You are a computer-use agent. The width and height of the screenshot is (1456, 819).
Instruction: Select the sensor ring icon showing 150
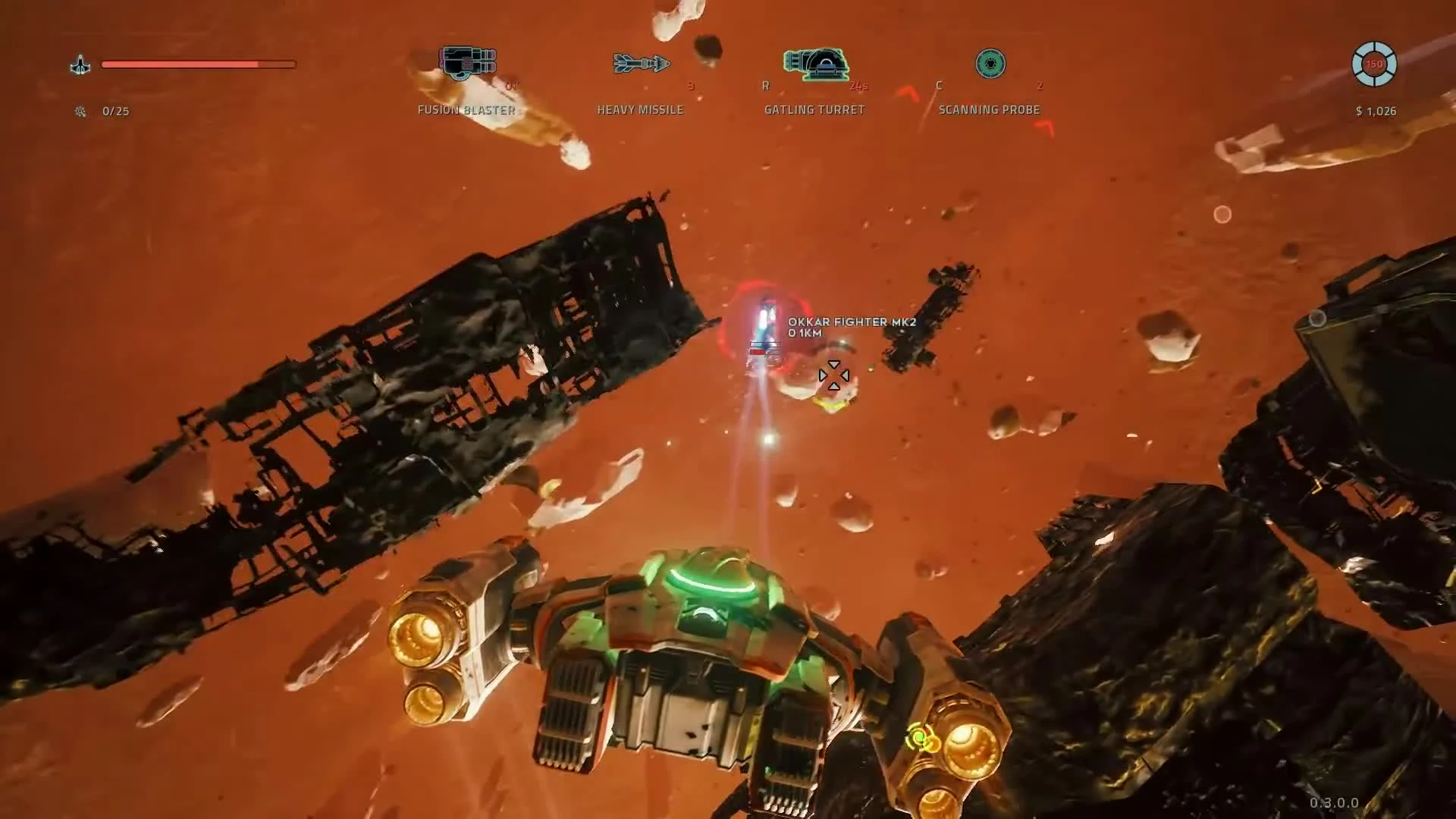[1375, 64]
